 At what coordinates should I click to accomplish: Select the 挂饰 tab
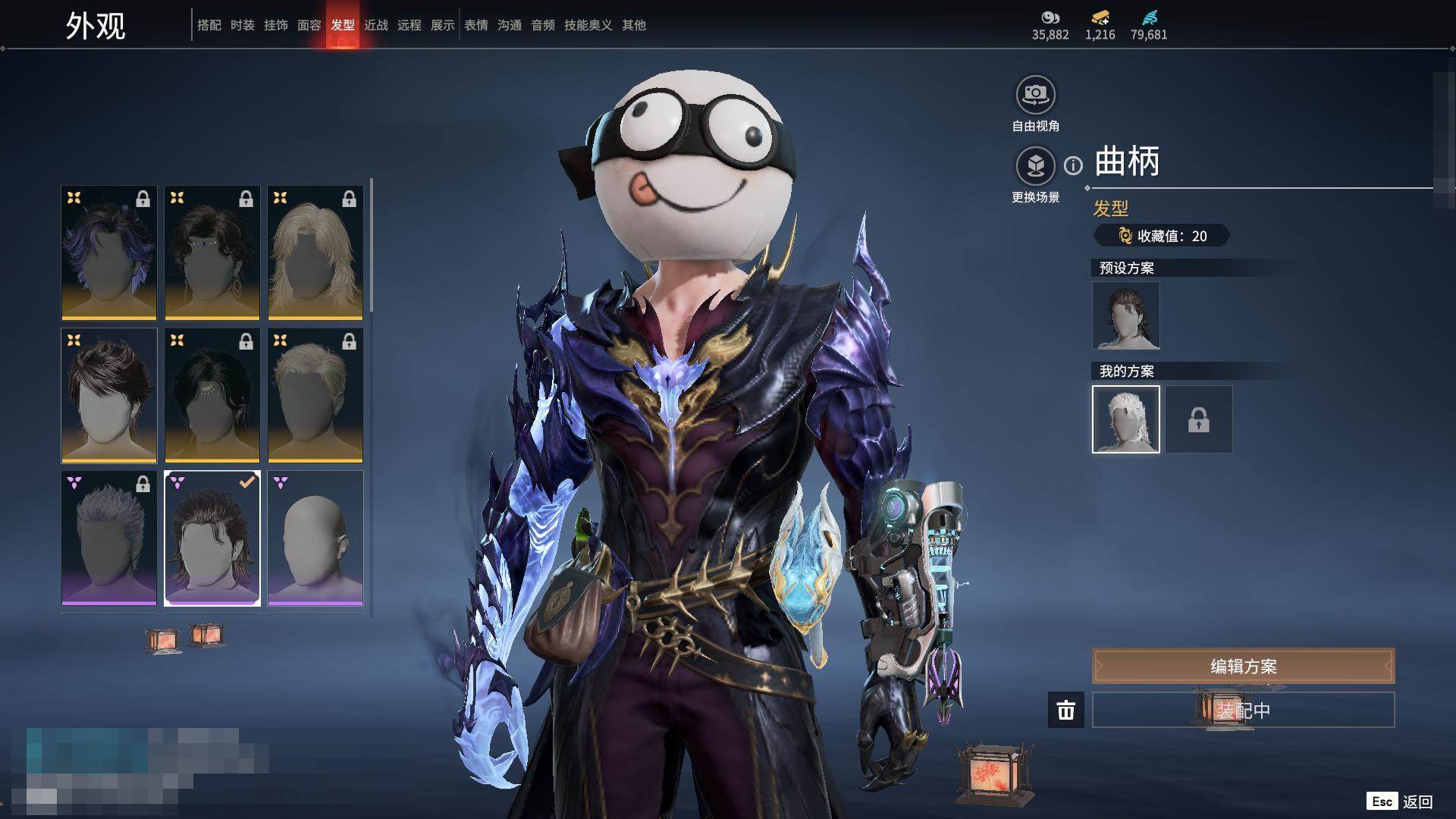pyautogui.click(x=275, y=25)
